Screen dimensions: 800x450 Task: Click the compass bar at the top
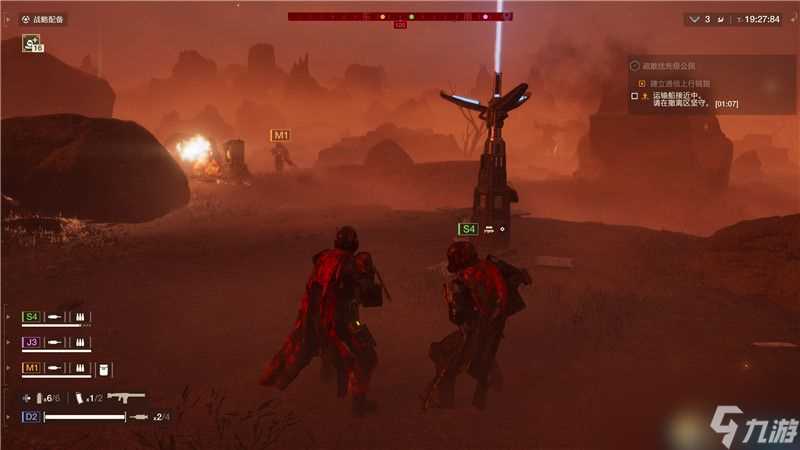tap(400, 16)
